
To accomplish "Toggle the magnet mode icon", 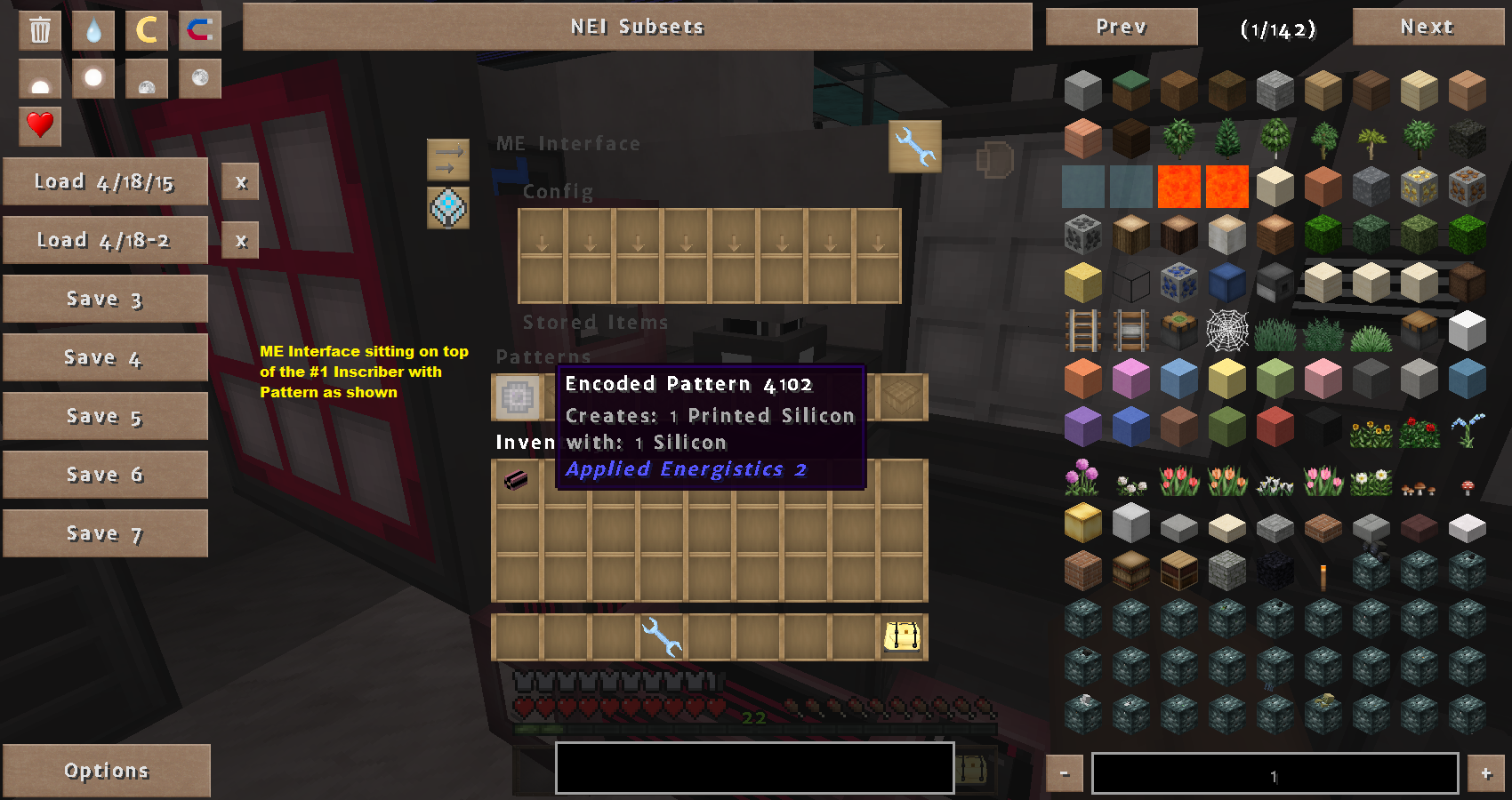I will tap(200, 30).
